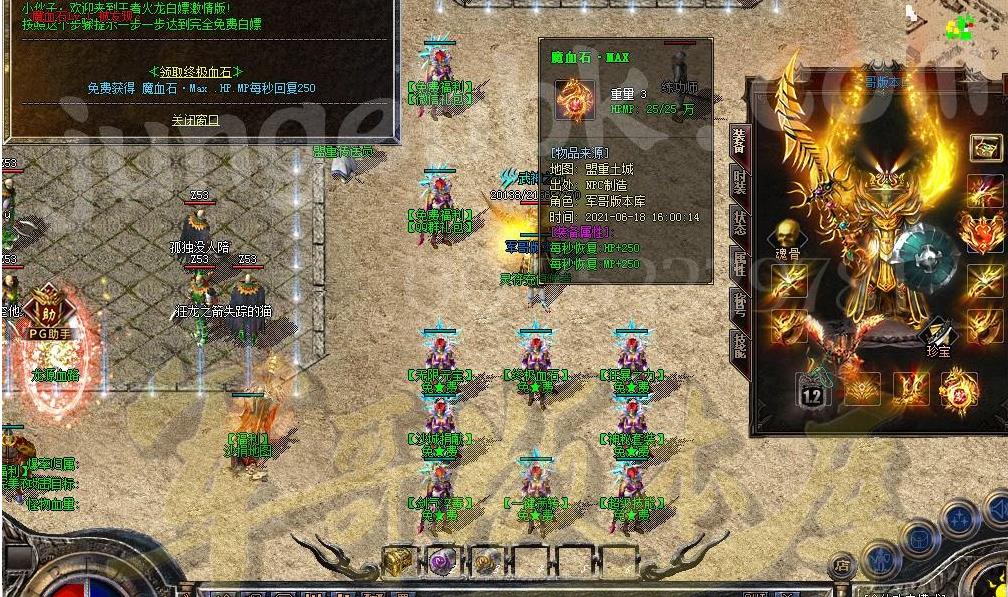Click the treasure chest icon in the character panel
1008x597 pixels.
[984, 149]
